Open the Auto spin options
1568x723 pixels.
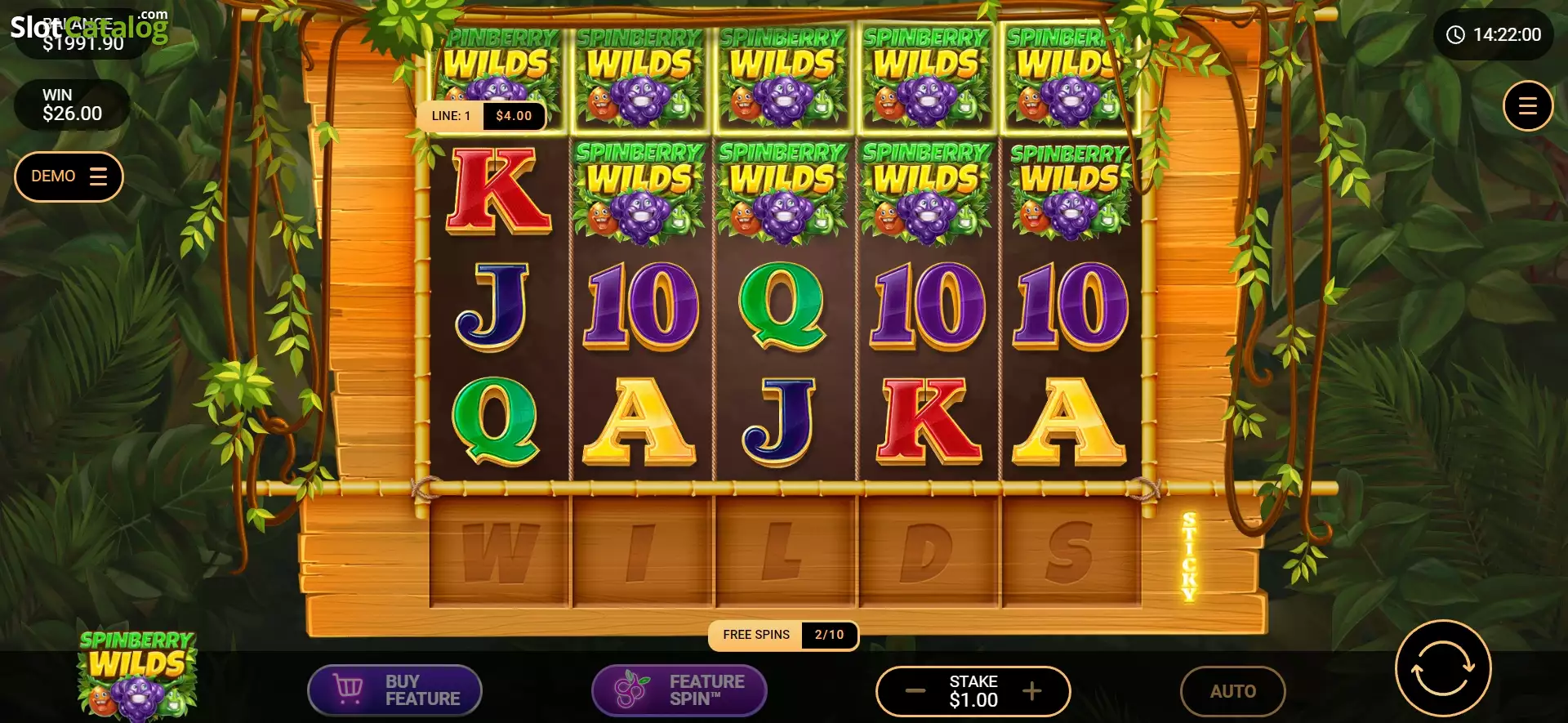1232,691
